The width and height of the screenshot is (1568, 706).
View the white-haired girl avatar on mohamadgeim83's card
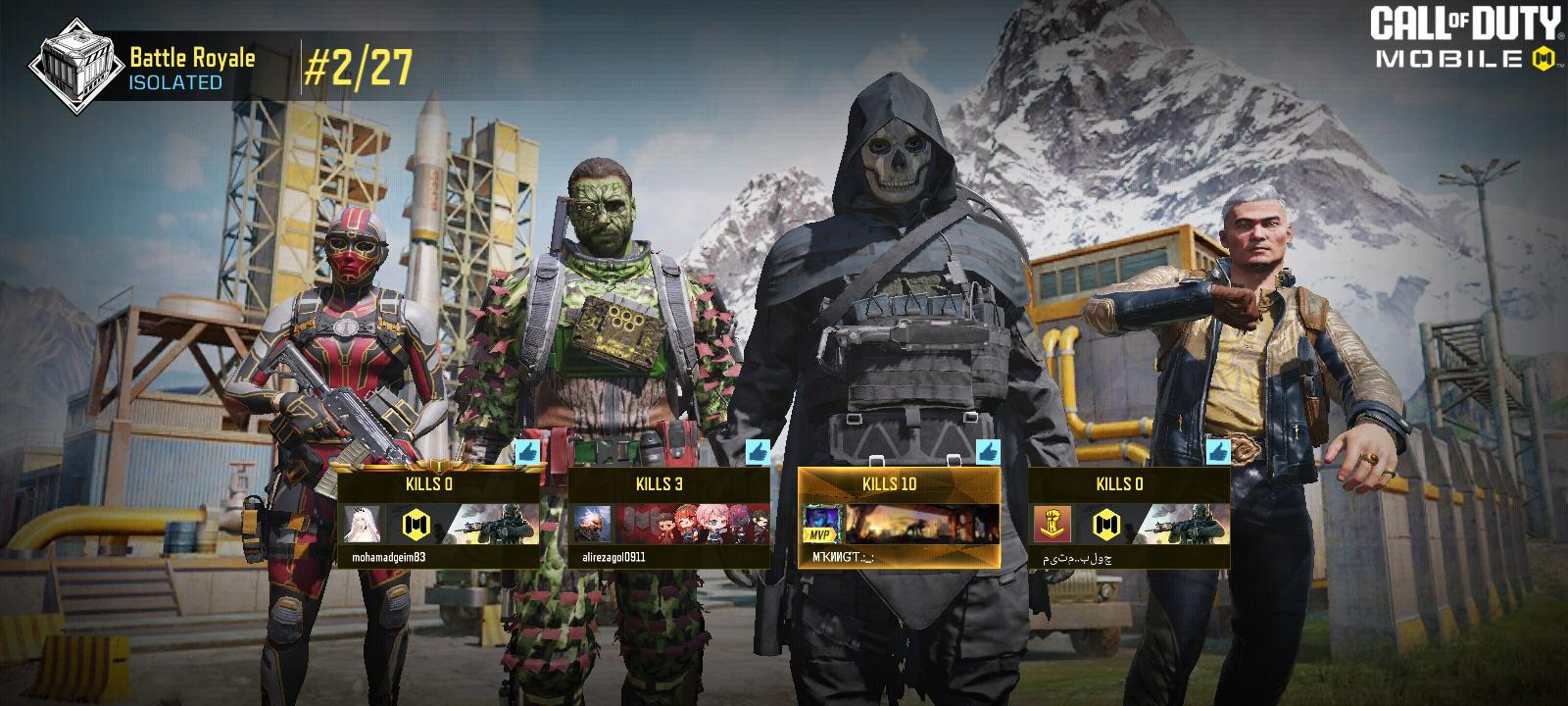(361, 525)
